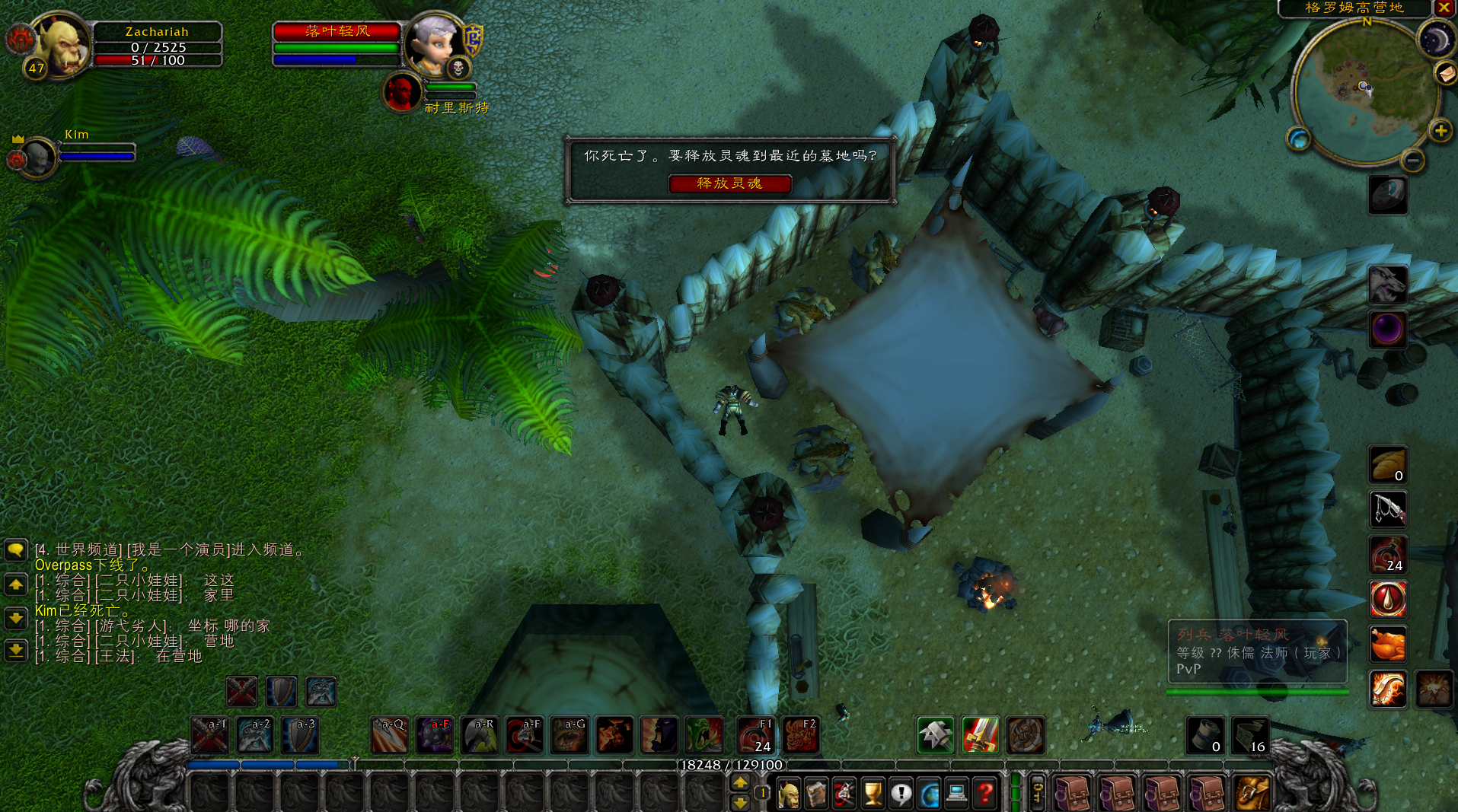
Task: Click the red 释放灵魂 release spirit button
Action: (729, 183)
